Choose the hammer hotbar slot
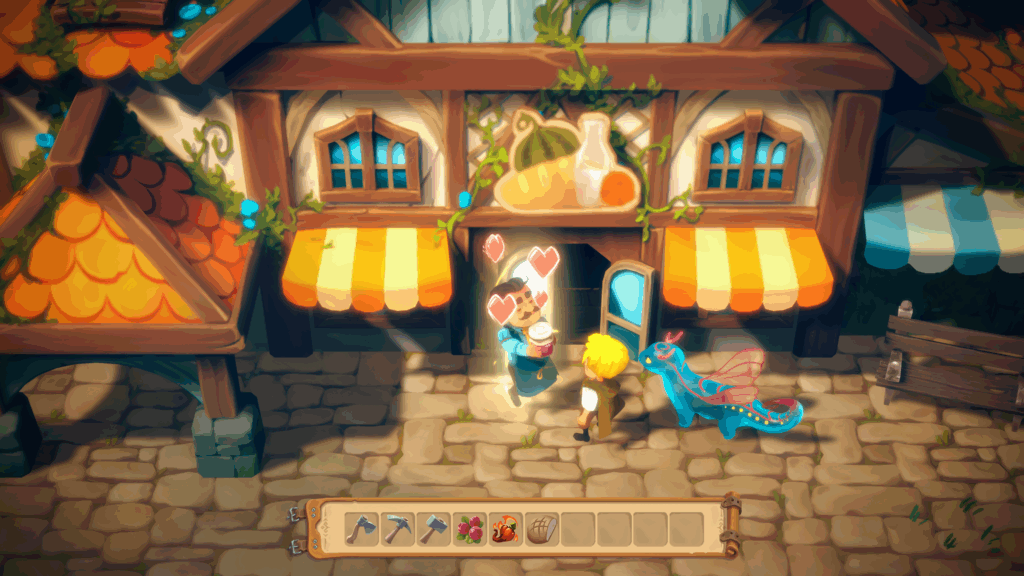1024x576 pixels. coord(433,528)
